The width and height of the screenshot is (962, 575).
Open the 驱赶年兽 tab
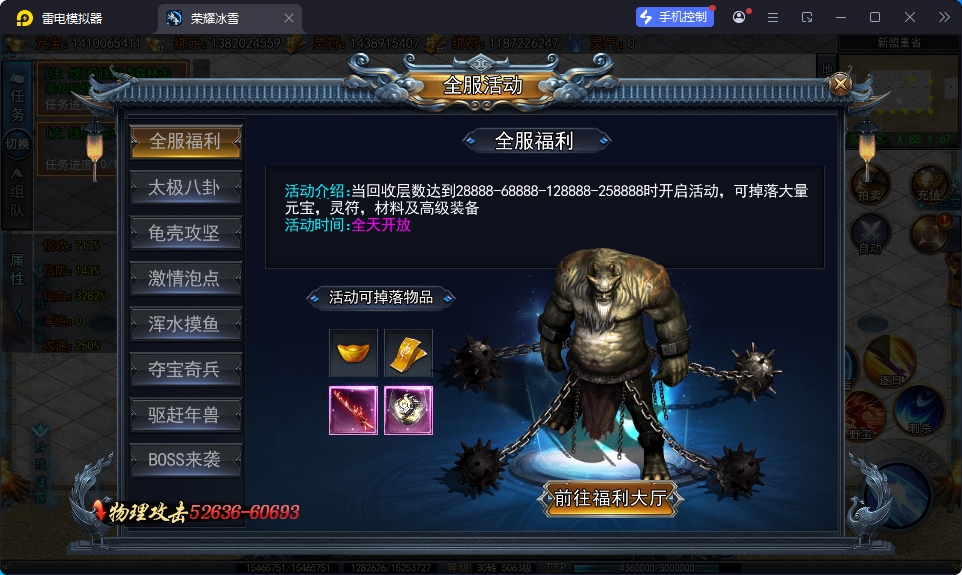click(185, 415)
